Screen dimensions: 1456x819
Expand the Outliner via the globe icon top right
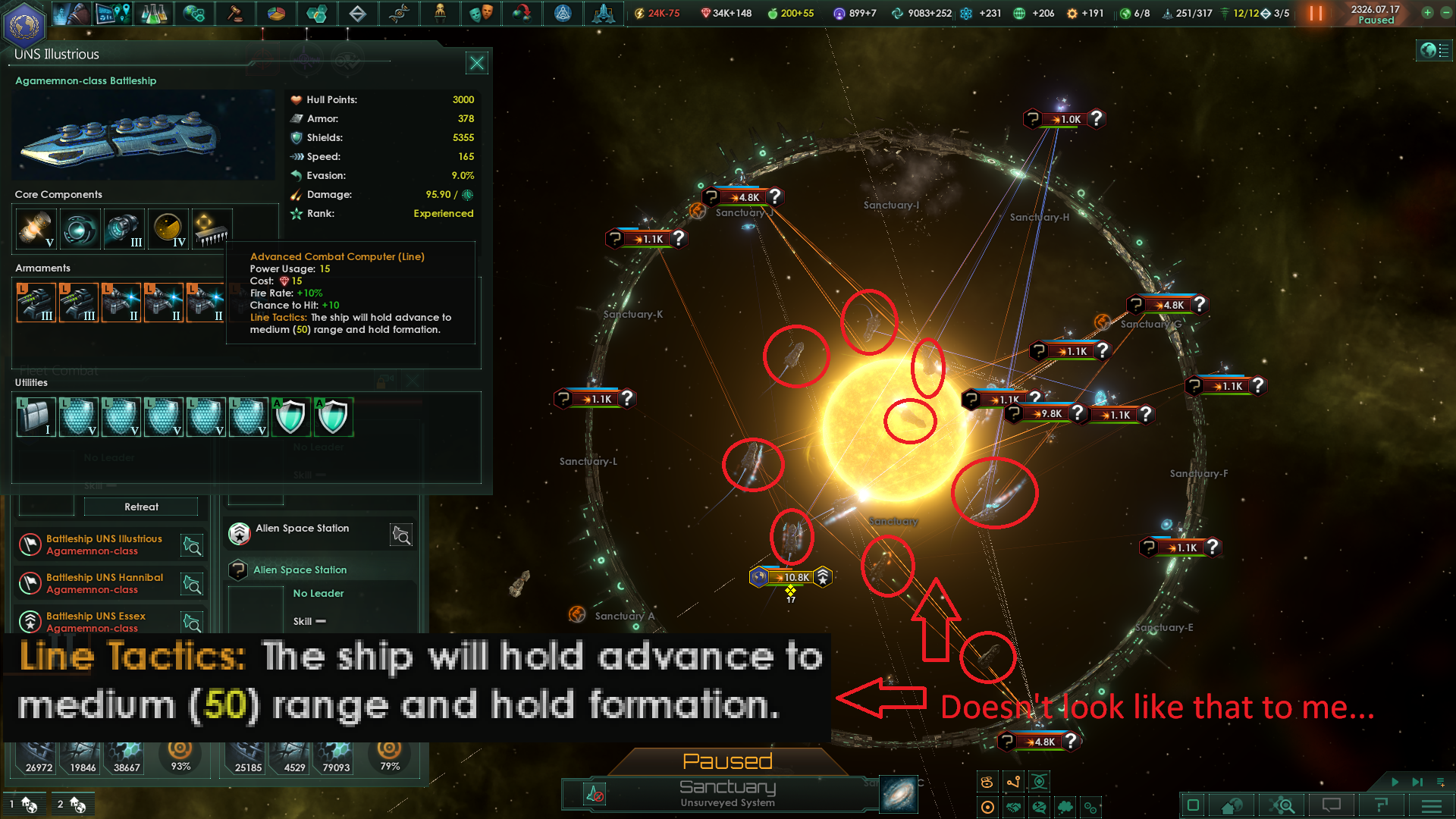[x=1433, y=50]
